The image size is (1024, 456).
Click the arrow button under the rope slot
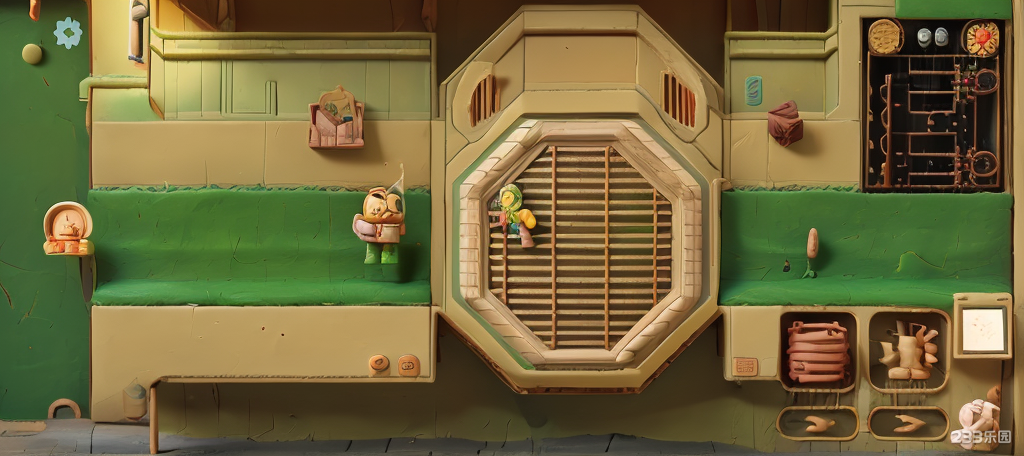818,423
